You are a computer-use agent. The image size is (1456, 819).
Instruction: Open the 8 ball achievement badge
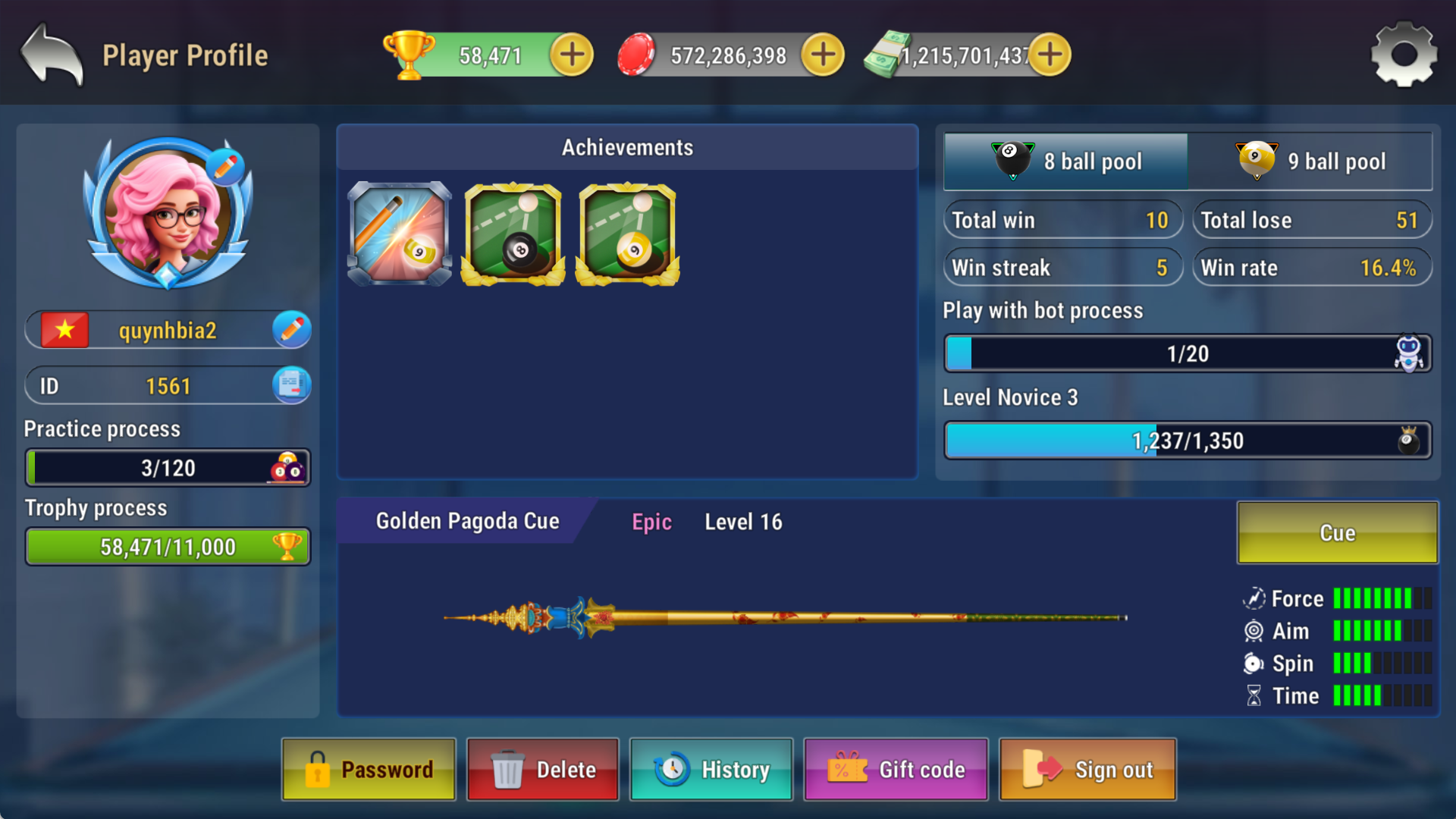point(512,234)
